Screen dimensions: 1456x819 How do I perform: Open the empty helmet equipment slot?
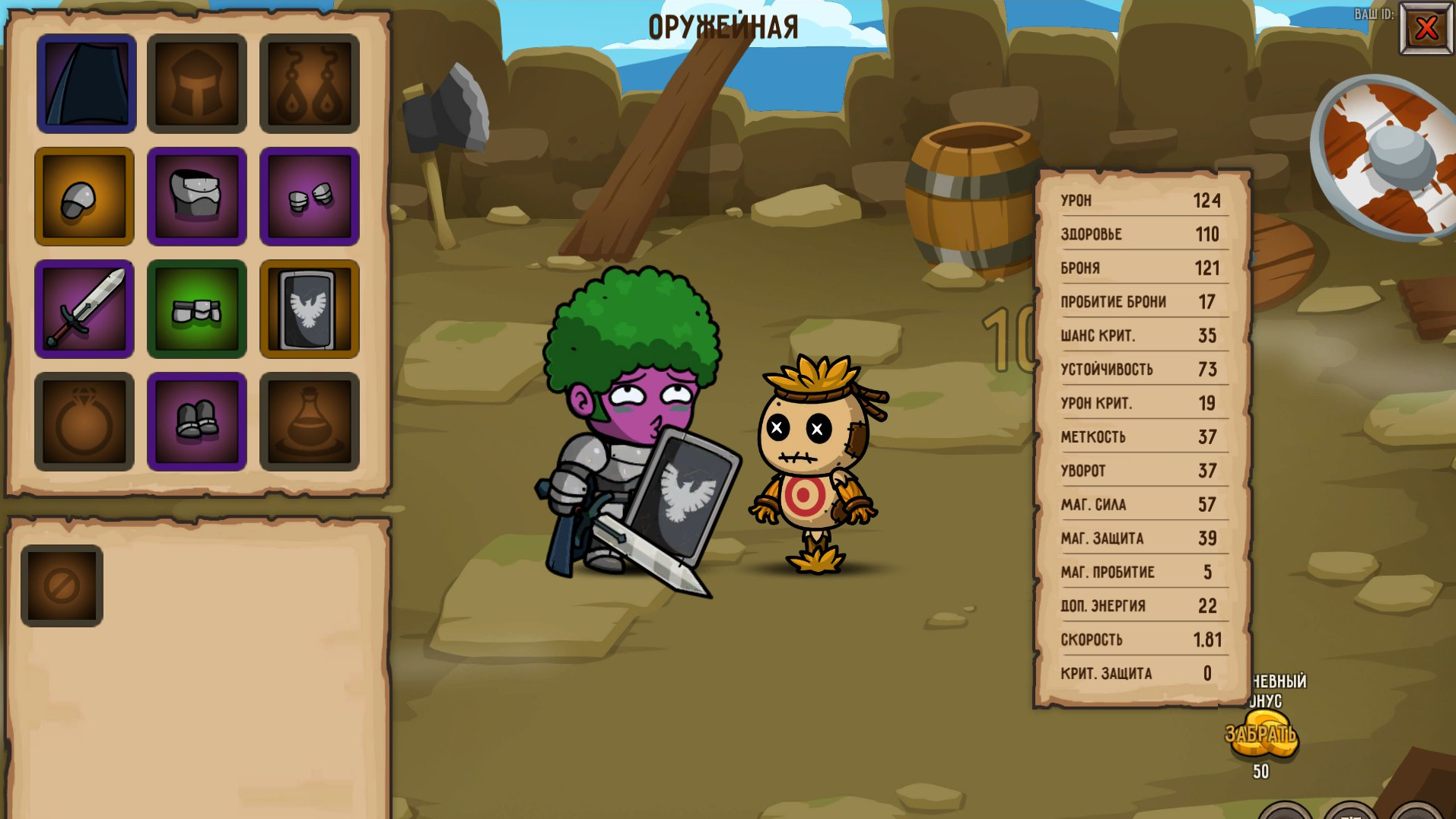pyautogui.click(x=197, y=84)
